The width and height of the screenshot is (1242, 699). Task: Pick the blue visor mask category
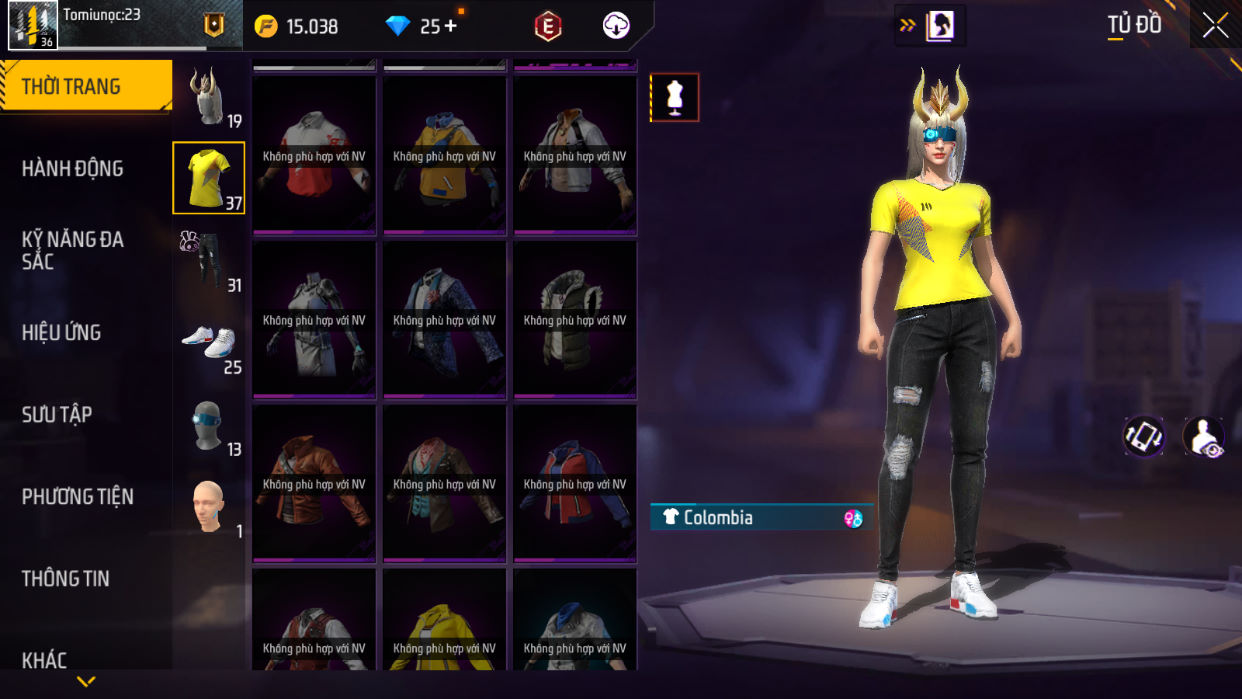208,424
